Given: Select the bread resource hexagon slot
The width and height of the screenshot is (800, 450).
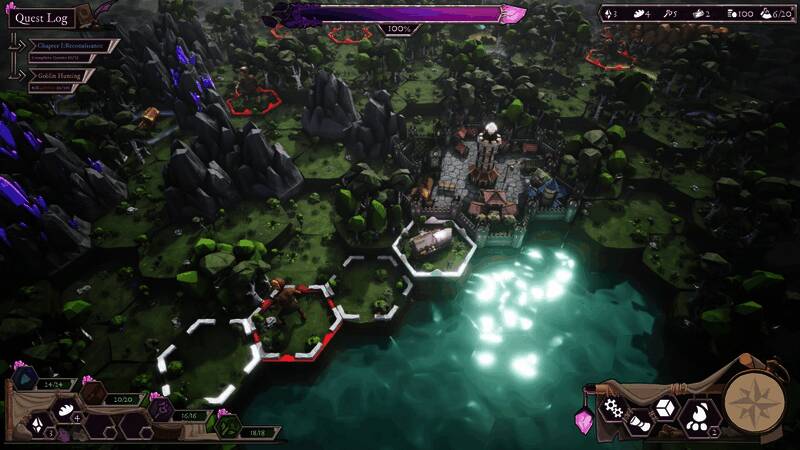Looking at the screenshot, I should 68,409.
